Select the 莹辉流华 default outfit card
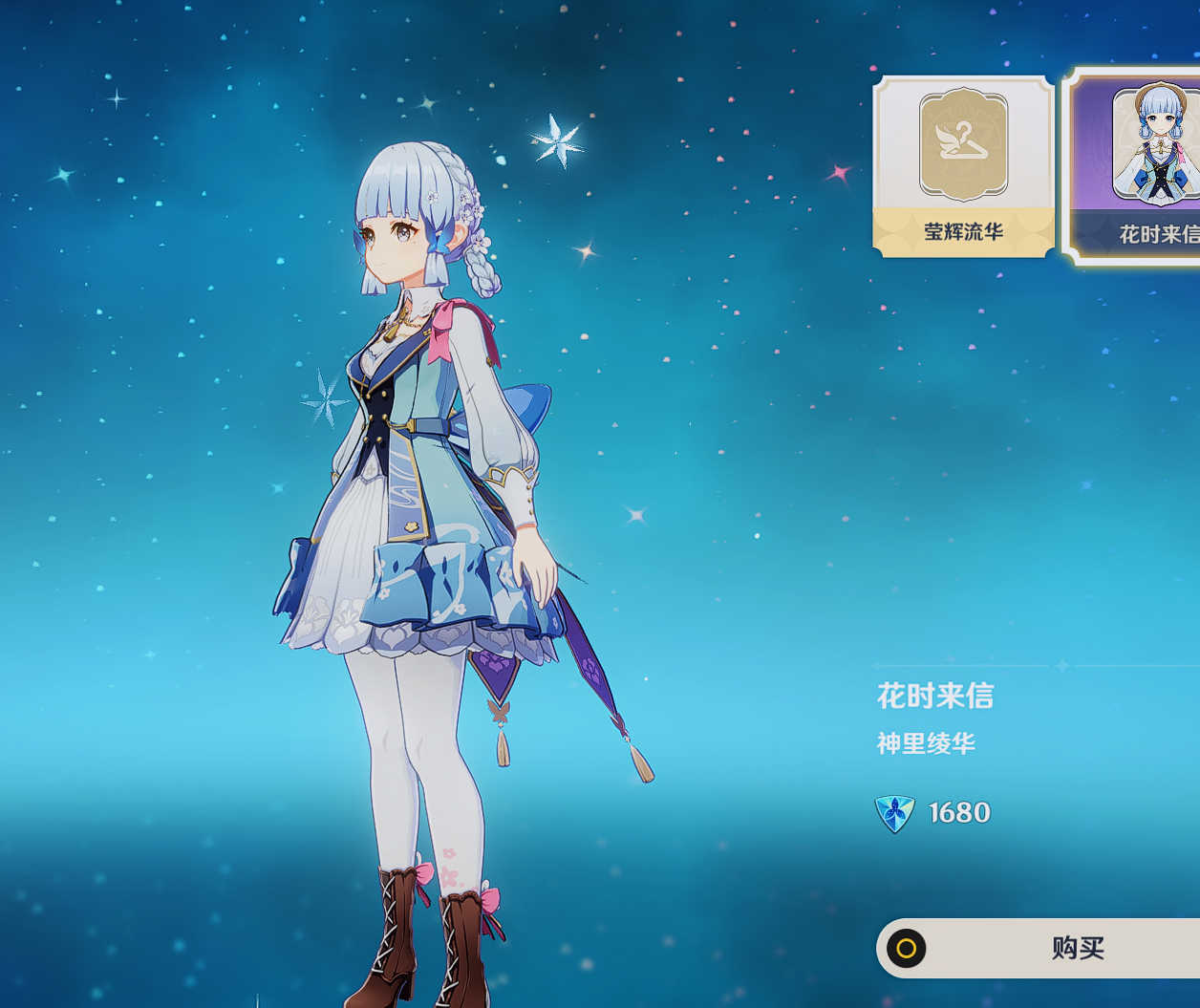The height and width of the screenshot is (1008, 1200). click(x=963, y=166)
